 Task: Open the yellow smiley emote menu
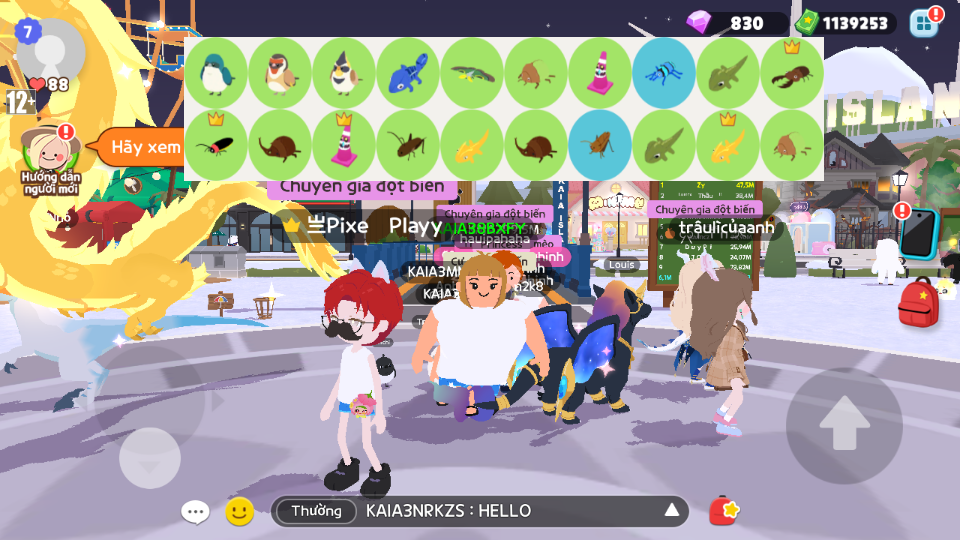(x=239, y=511)
